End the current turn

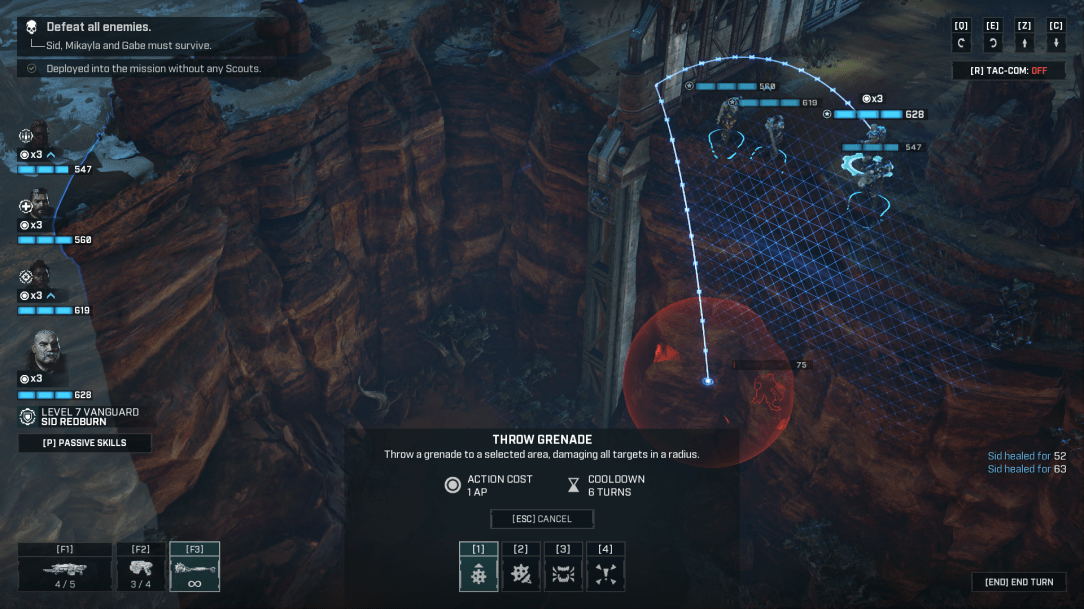click(x=1019, y=582)
